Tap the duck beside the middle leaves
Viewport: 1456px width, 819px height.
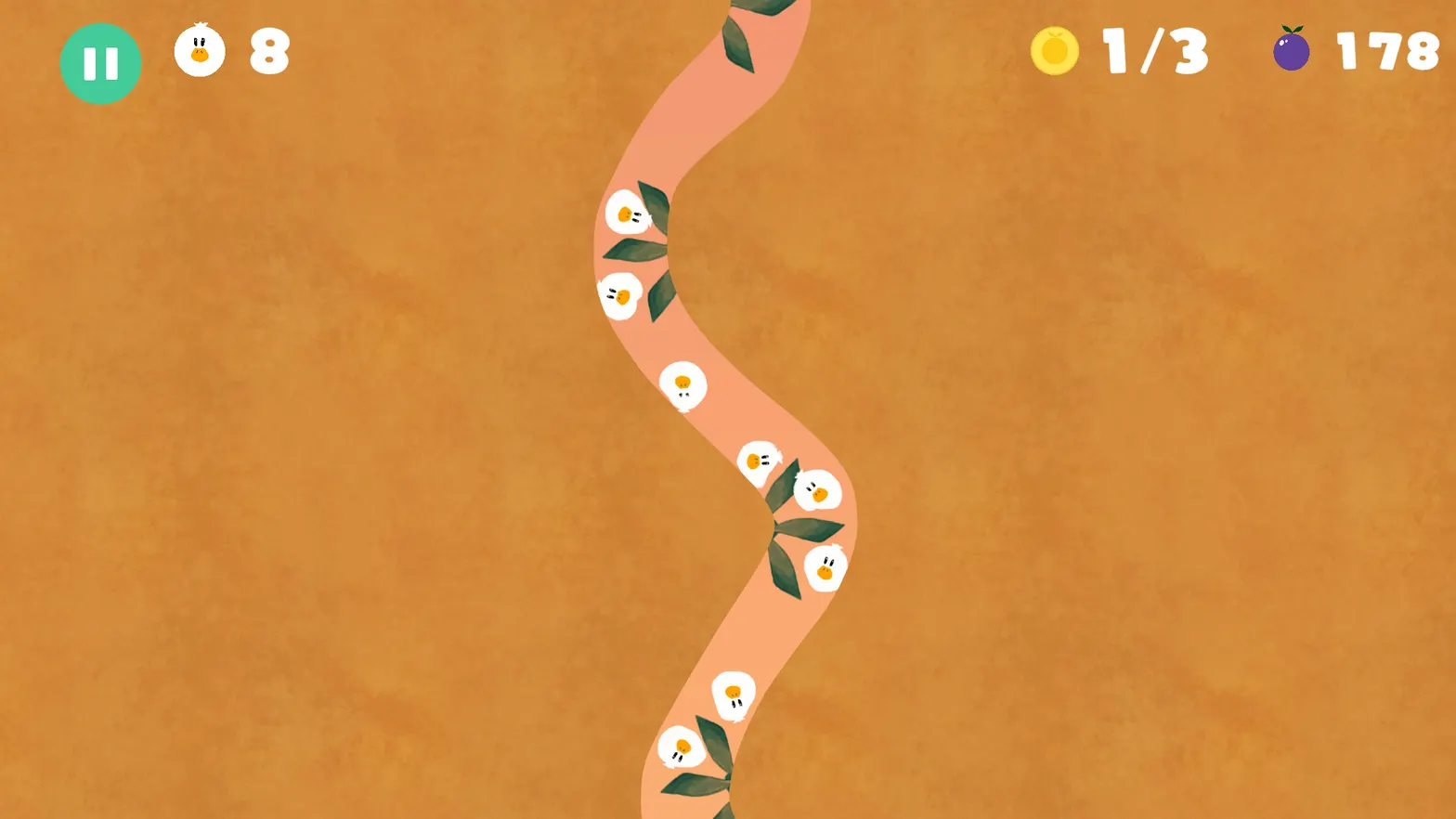pyautogui.click(x=826, y=568)
